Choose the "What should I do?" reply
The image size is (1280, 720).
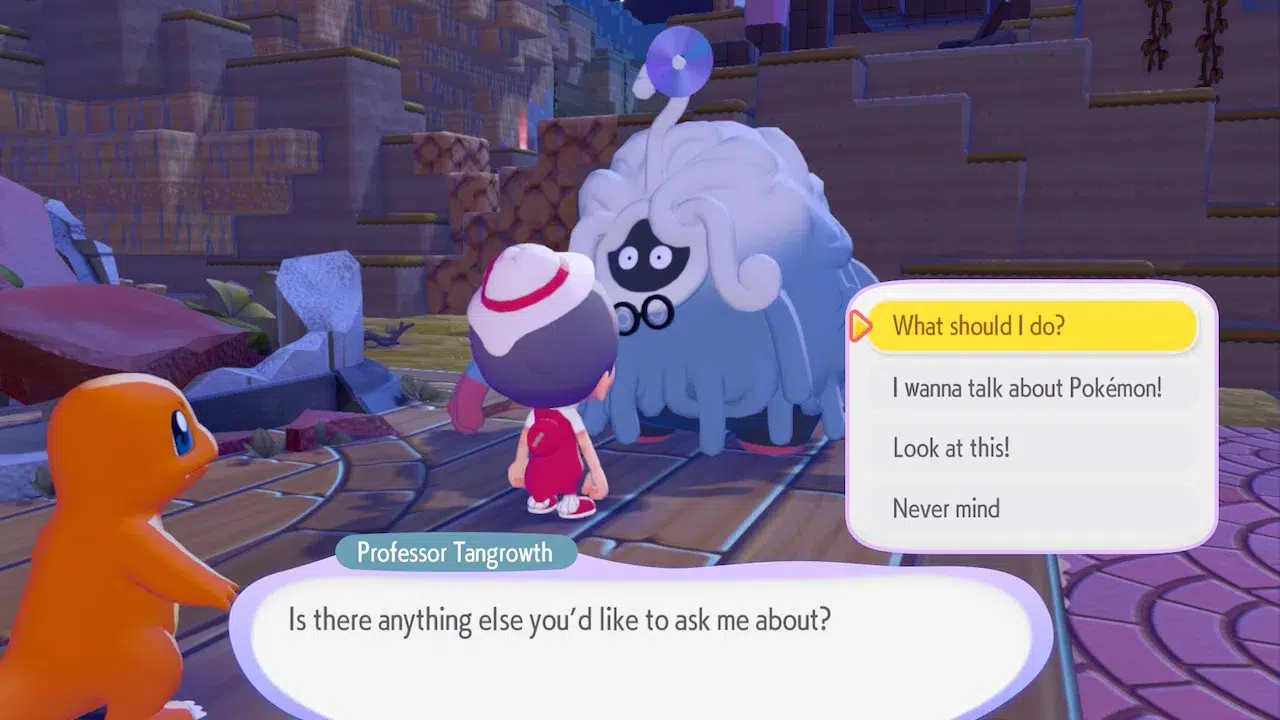[1031, 326]
